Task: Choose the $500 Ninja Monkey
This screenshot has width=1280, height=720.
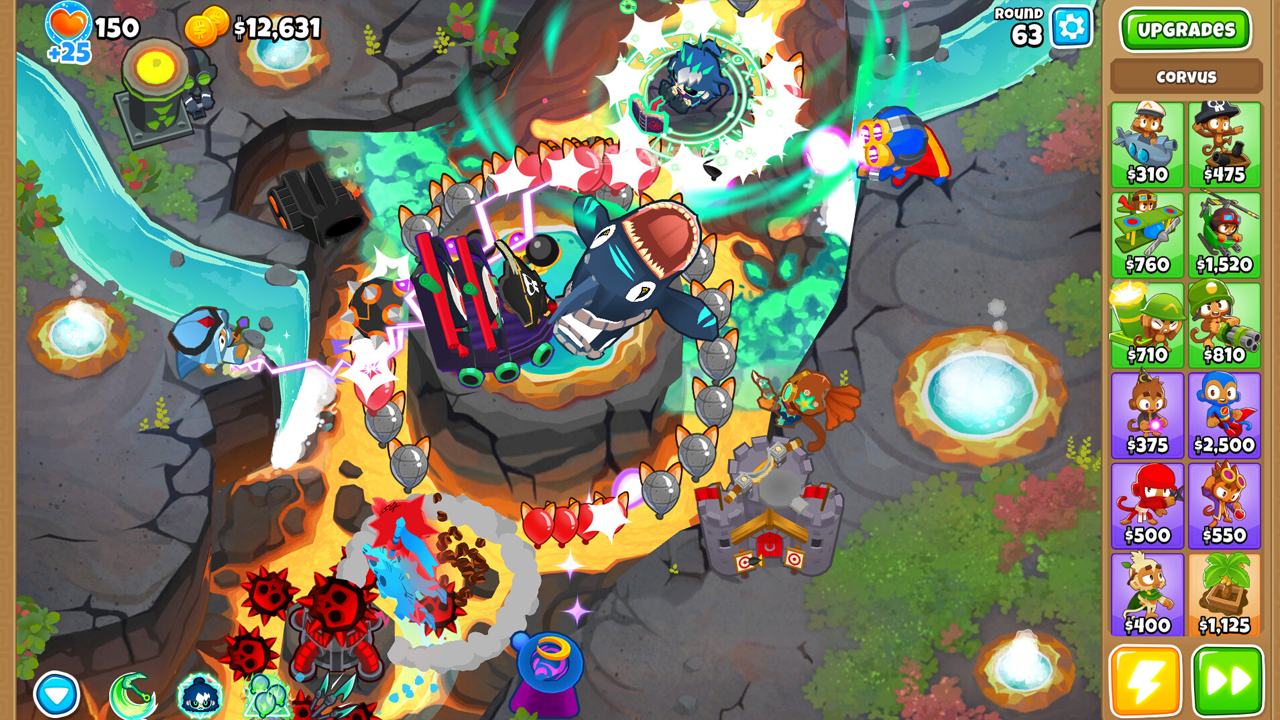Action: click(x=1147, y=505)
